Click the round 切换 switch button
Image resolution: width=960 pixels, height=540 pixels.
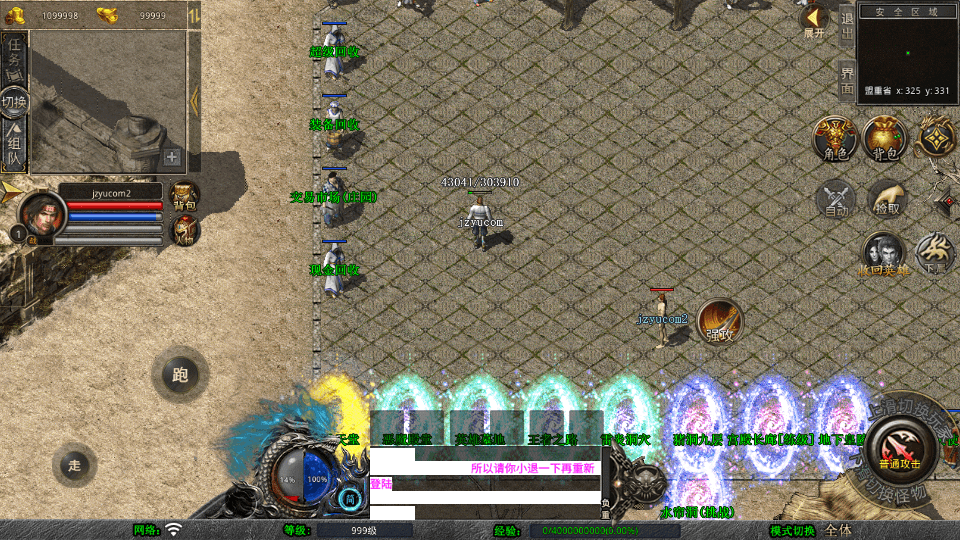(x=14, y=102)
